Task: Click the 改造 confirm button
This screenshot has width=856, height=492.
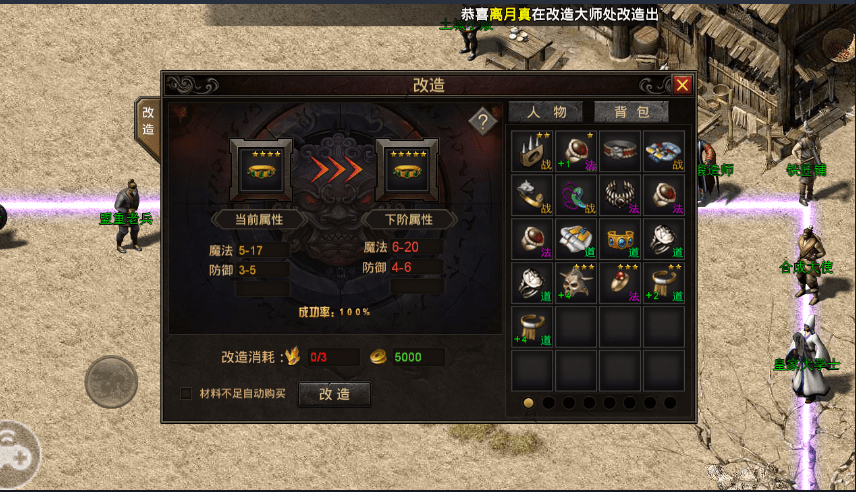Action: (334, 394)
